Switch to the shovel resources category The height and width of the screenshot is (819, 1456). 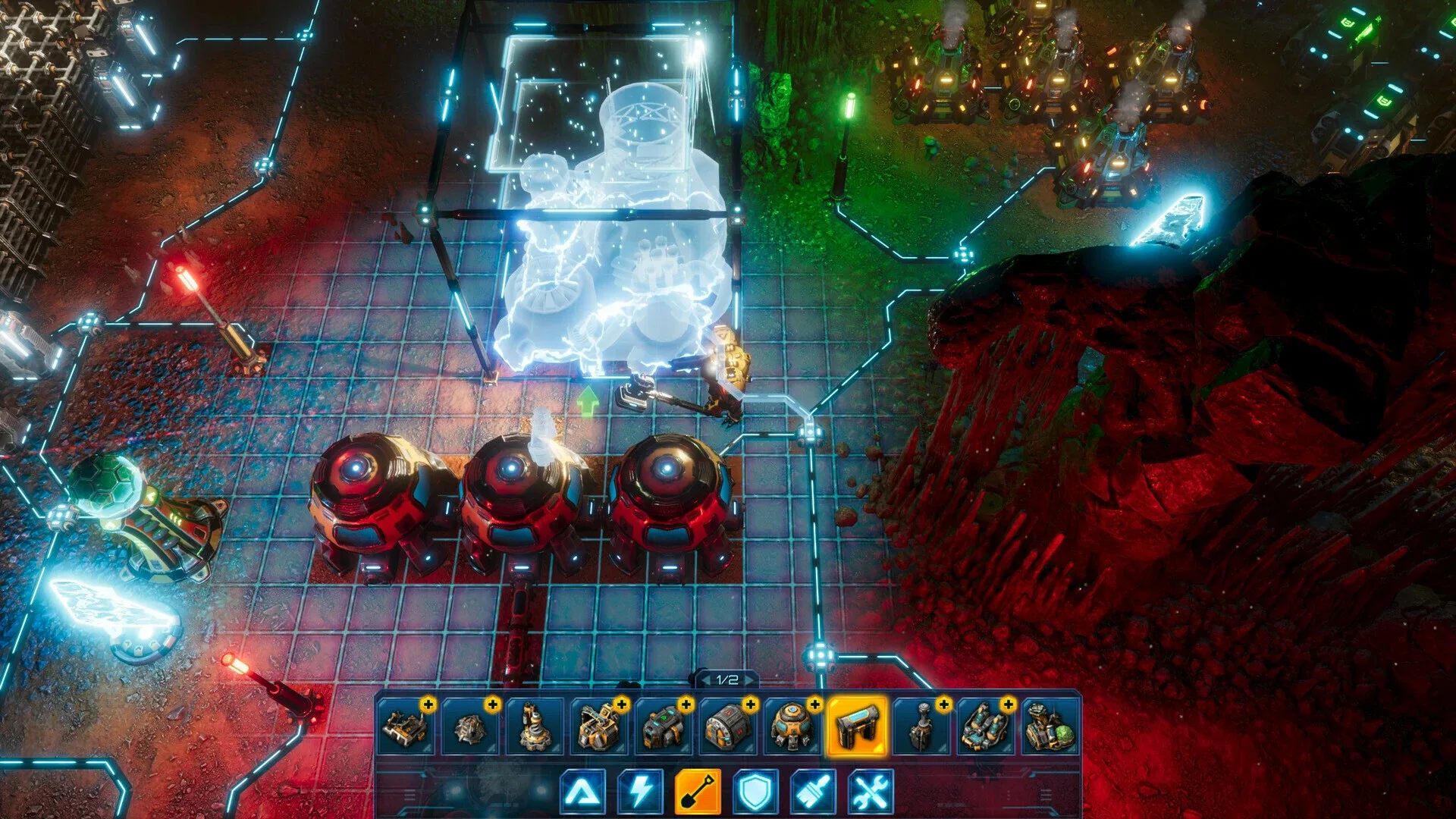point(698,792)
